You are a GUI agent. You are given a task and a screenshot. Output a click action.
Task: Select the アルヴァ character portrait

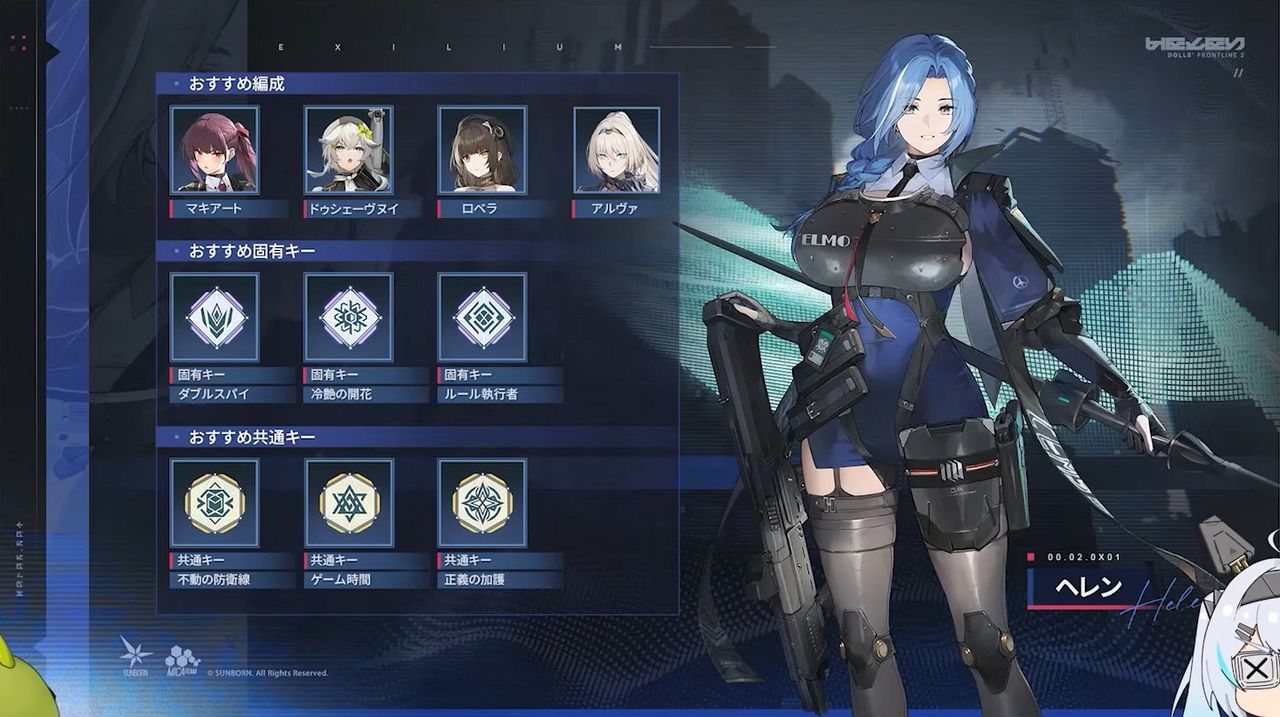tap(616, 150)
